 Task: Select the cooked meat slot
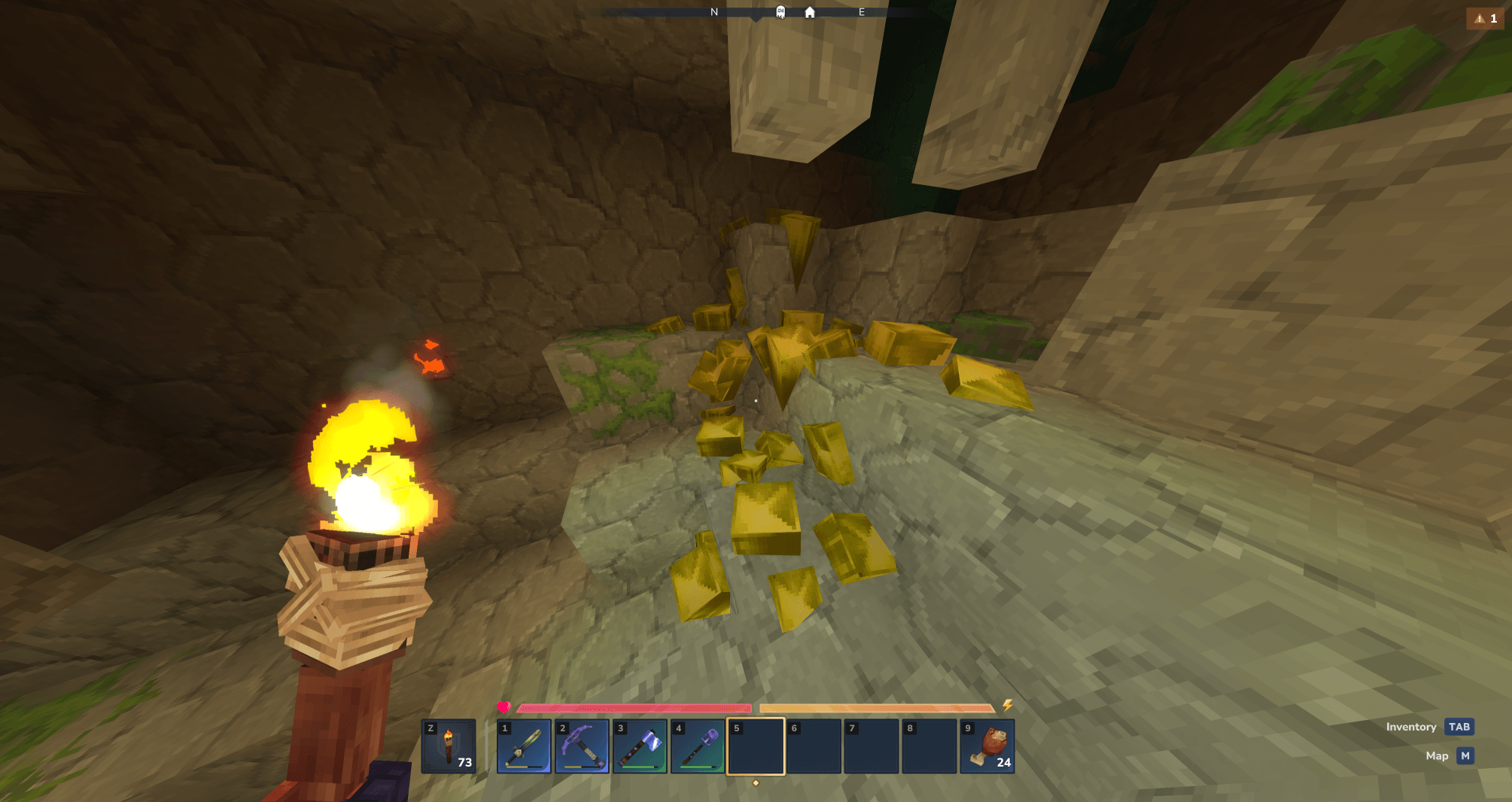[987, 746]
